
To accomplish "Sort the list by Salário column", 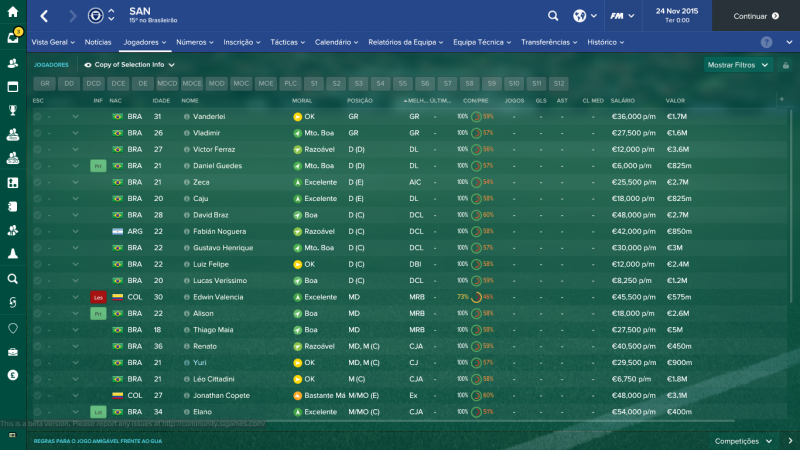I will [x=622, y=101].
